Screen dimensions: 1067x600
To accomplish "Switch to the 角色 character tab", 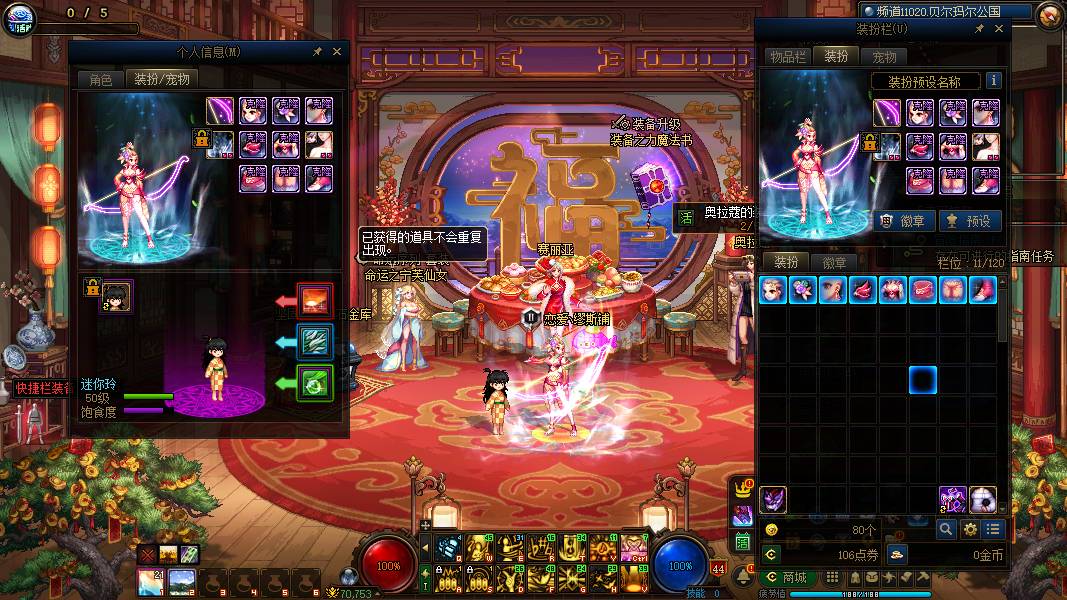I will (x=101, y=79).
